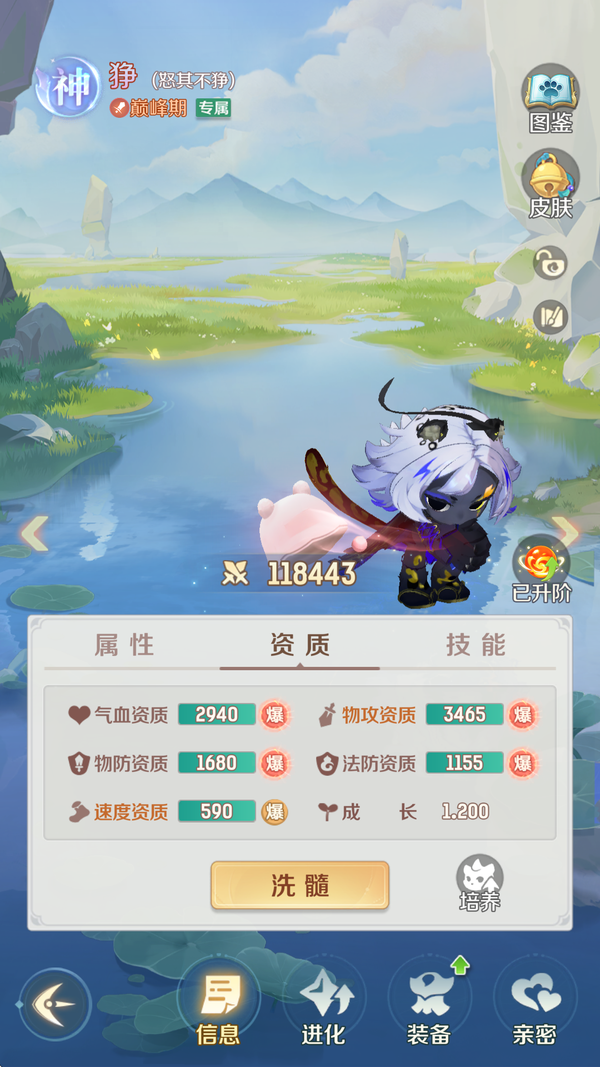Screen dimensions: 600x1067
Task: Open the 图鉴 encyclopedia book
Action: [550, 98]
